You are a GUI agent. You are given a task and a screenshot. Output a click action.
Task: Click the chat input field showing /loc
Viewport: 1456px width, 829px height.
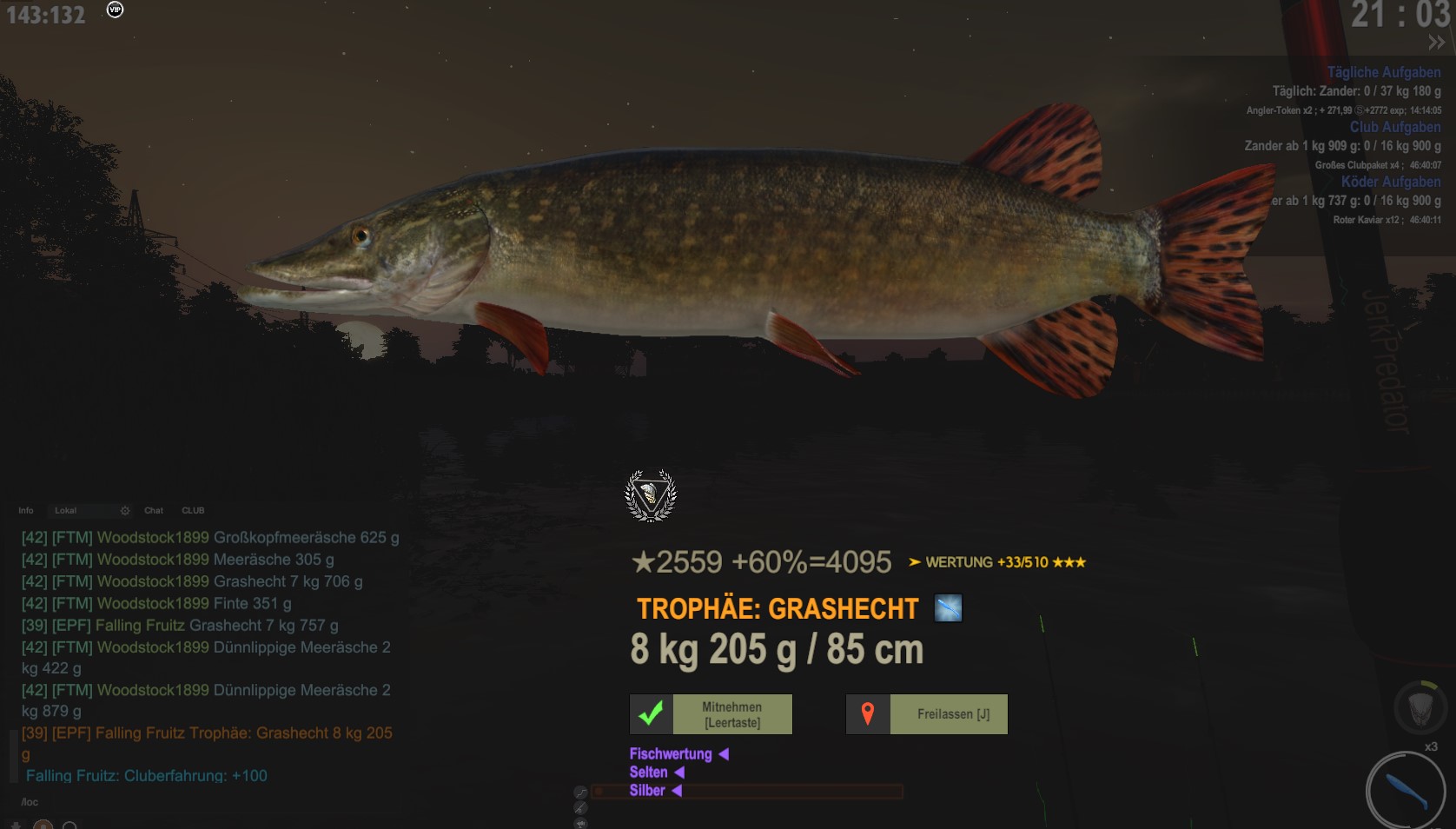point(174,802)
